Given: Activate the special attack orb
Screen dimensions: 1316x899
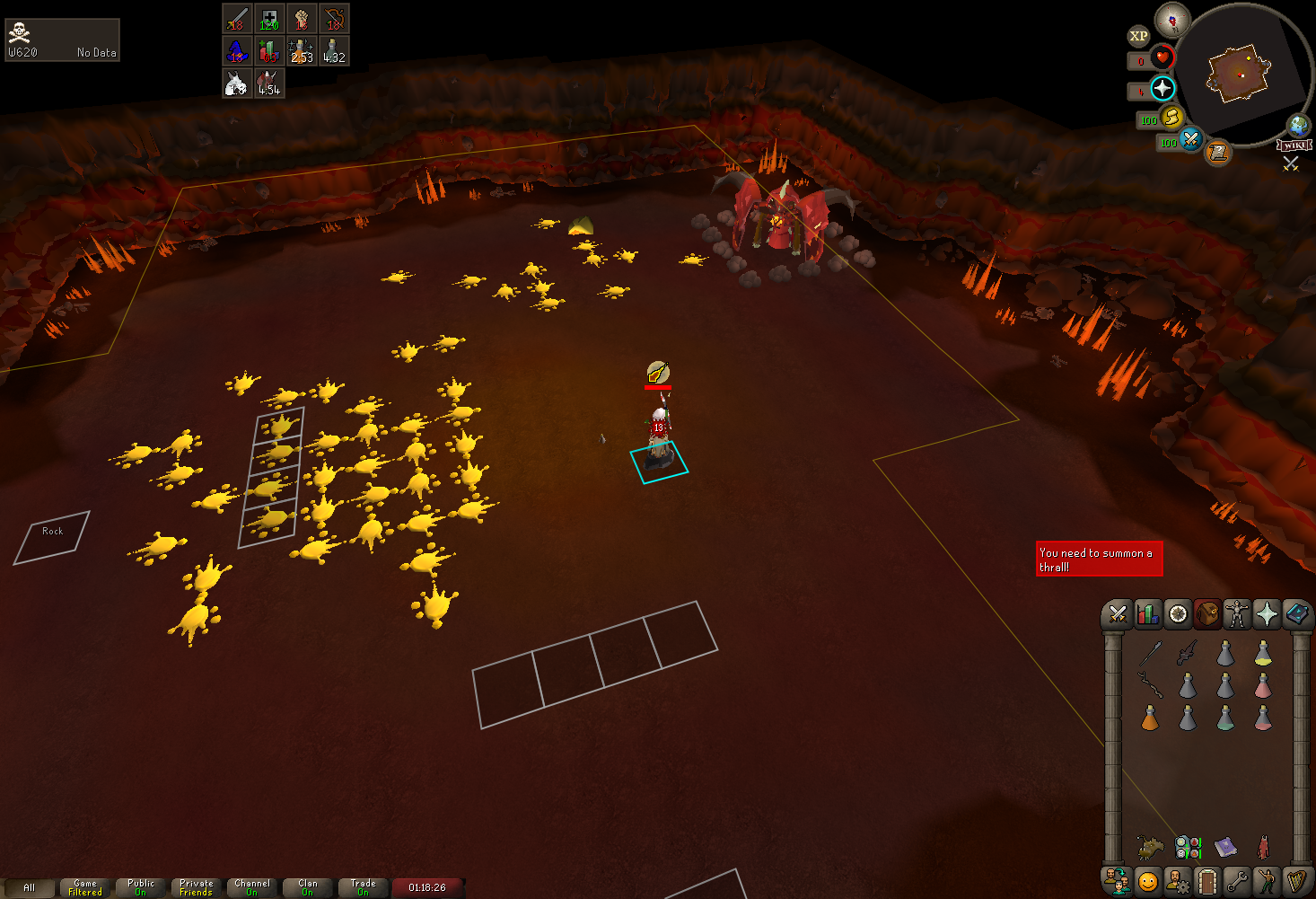Looking at the screenshot, I should tap(1190, 139).
